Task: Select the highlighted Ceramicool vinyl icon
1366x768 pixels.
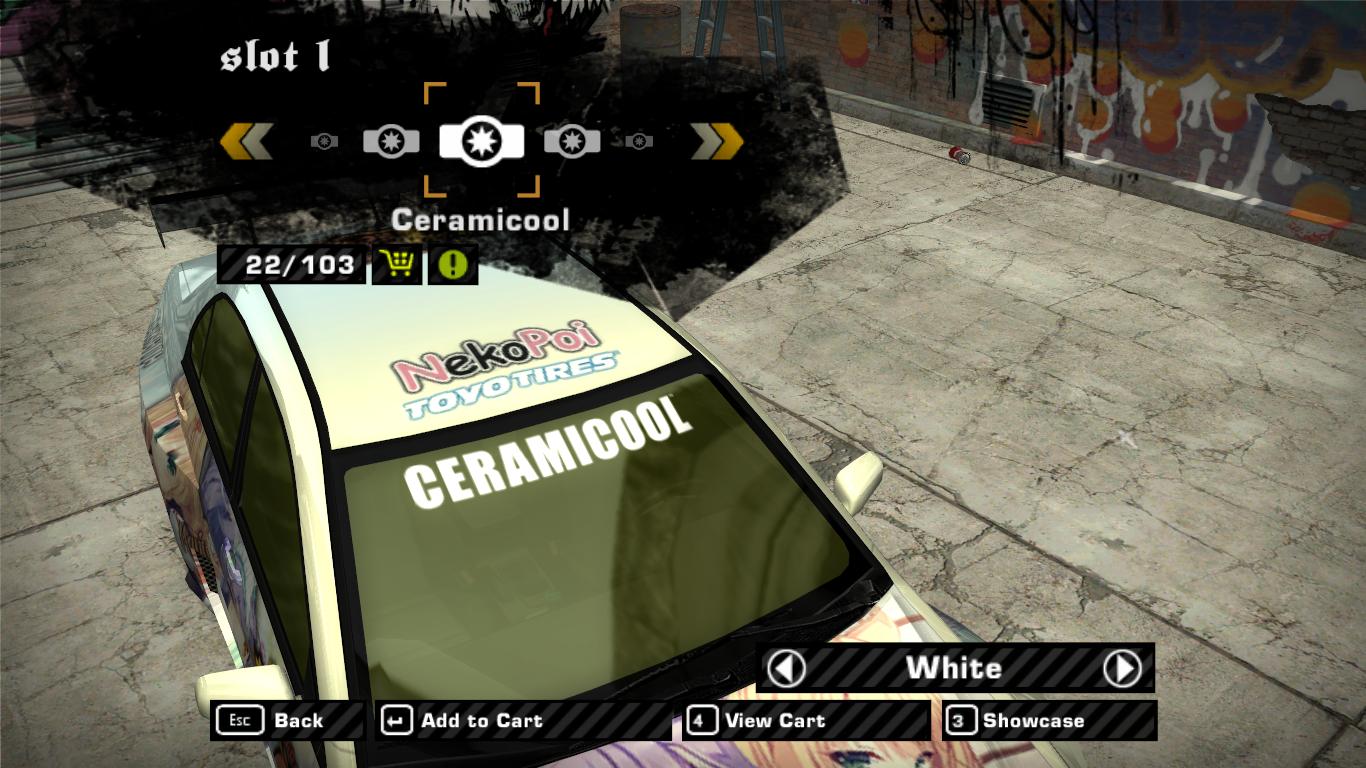Action: click(x=481, y=140)
